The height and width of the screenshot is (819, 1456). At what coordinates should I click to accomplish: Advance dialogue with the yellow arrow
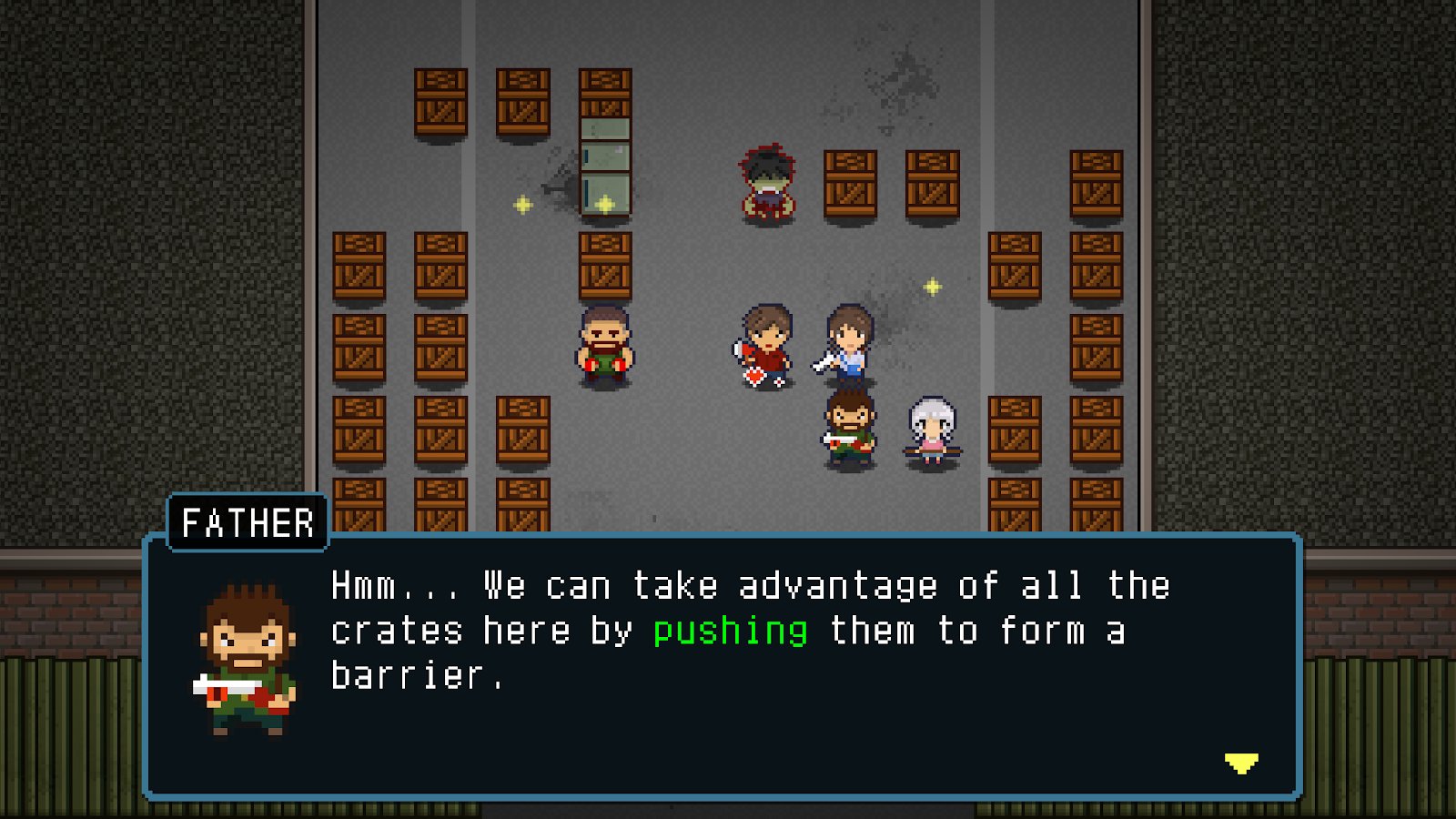pos(1240,763)
